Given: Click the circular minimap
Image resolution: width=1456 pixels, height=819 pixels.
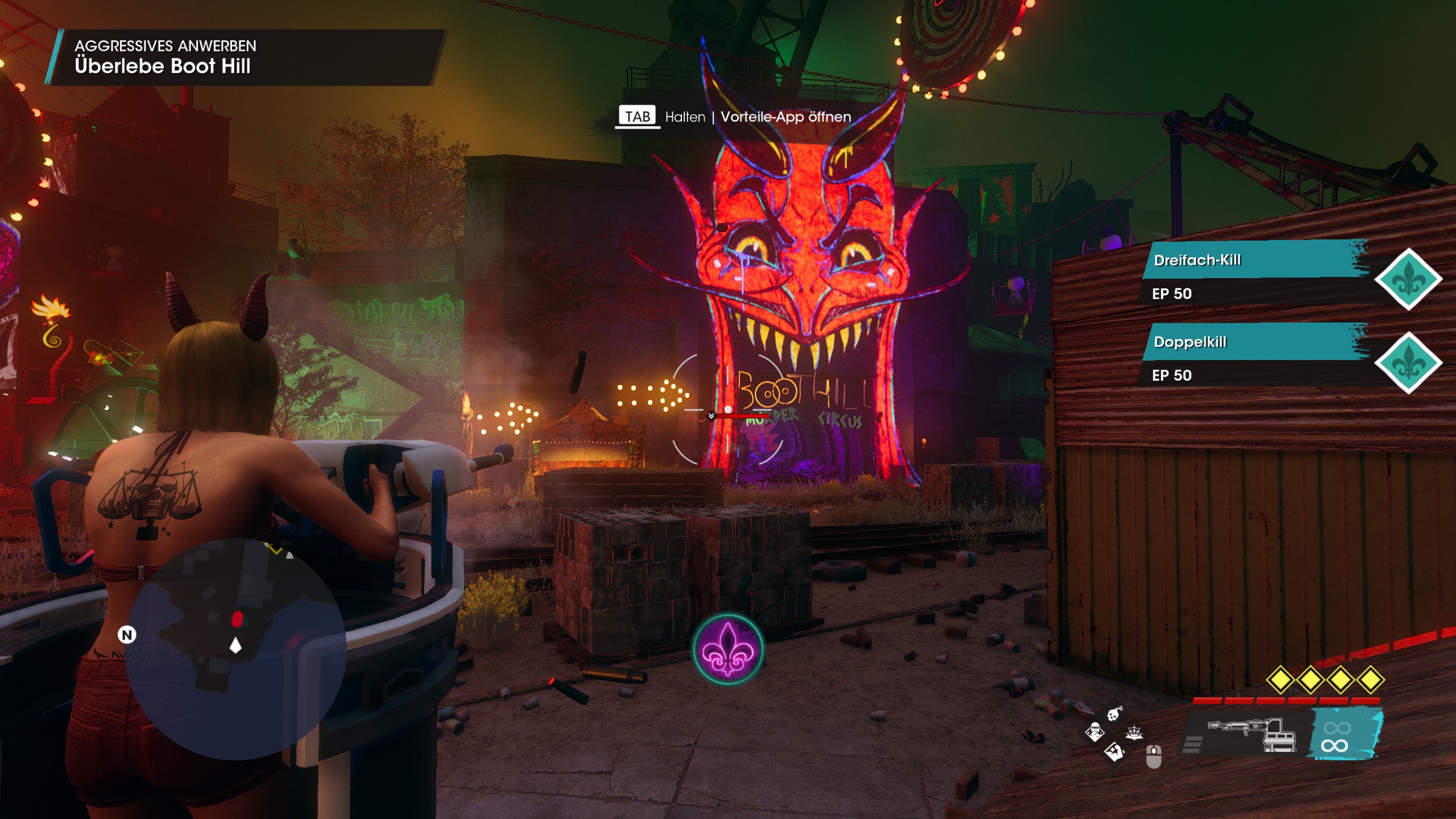Looking at the screenshot, I should 235,648.
